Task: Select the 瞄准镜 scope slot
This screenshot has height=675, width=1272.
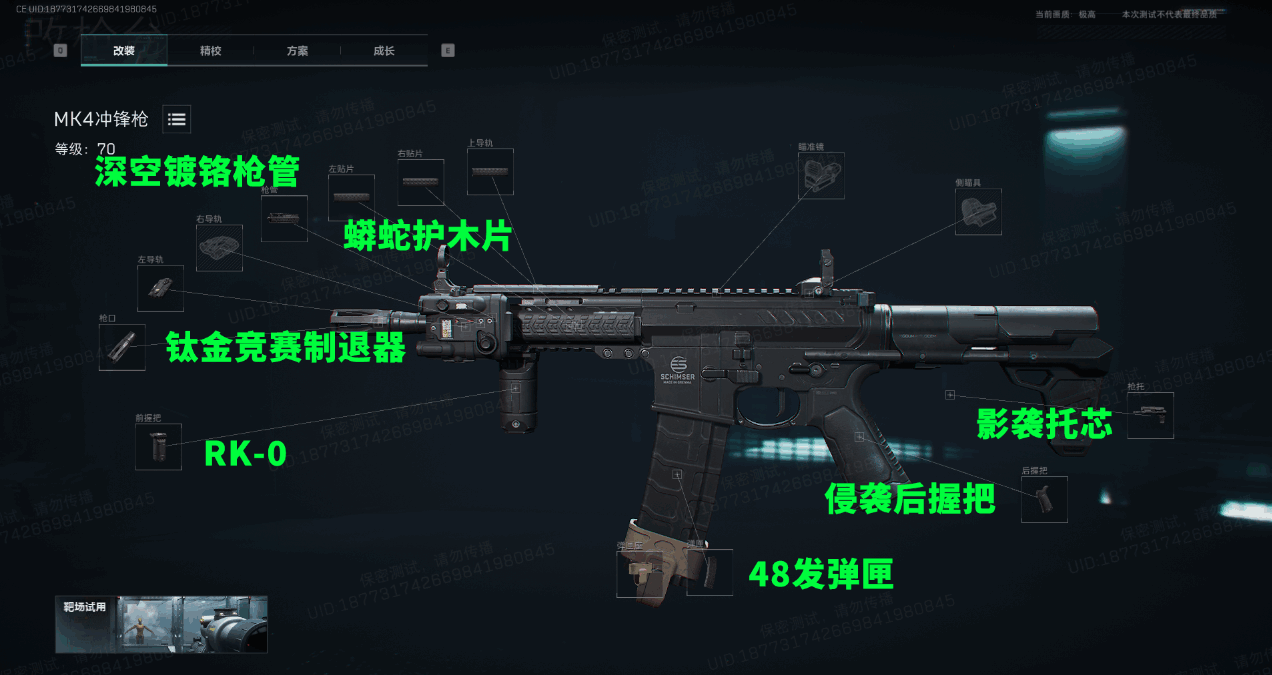Action: [x=821, y=175]
